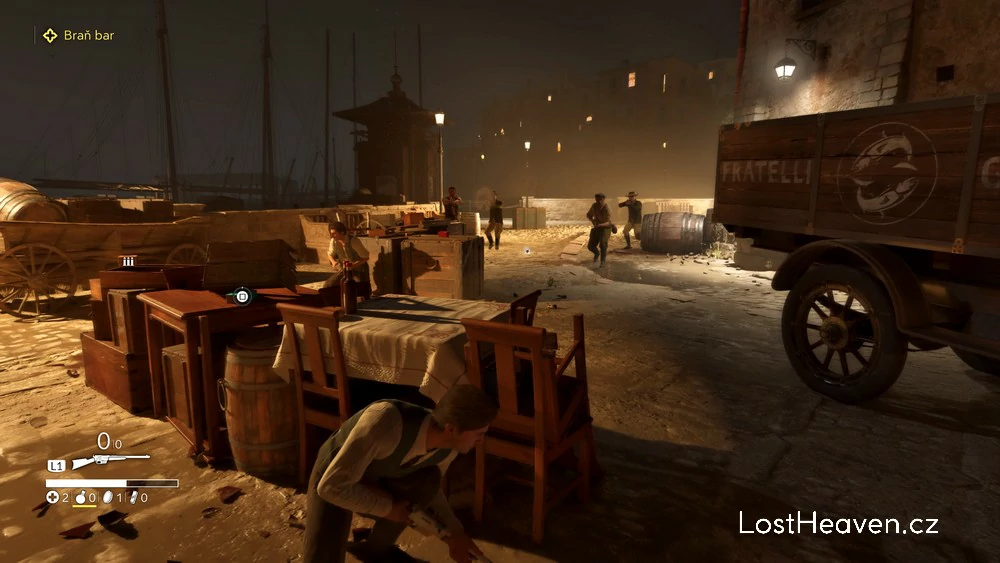Select the "Braň bar" objective tracker
The height and width of the screenshot is (563, 1000).
point(78,35)
